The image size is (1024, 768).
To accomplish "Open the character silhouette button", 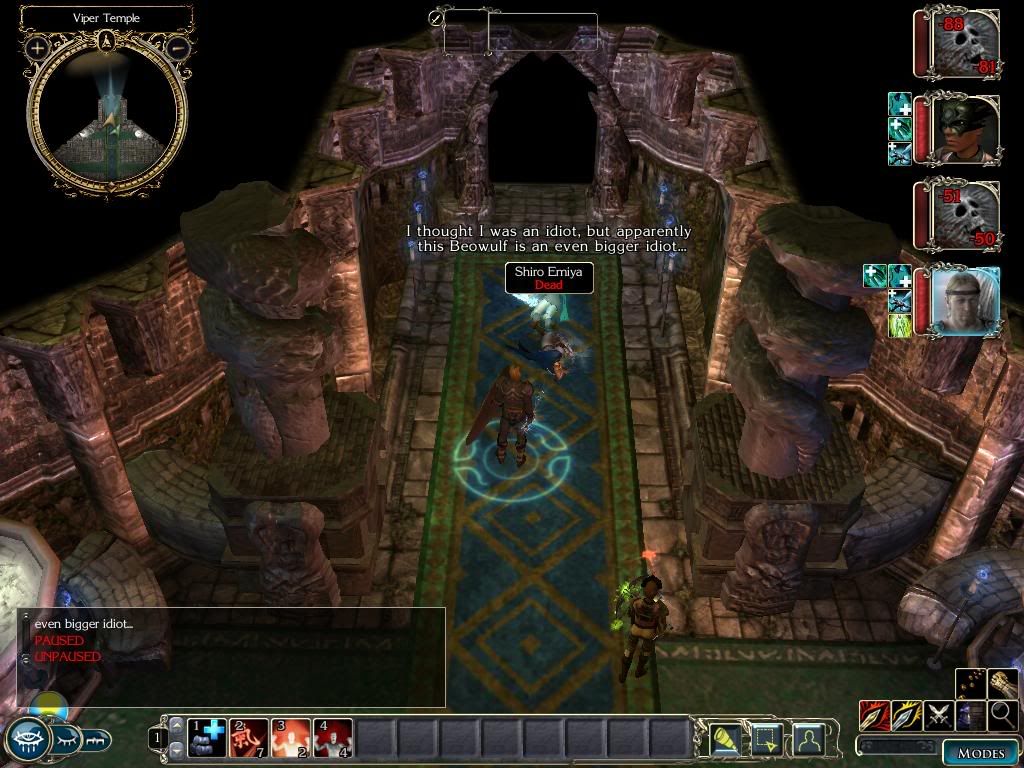I will click(808, 739).
